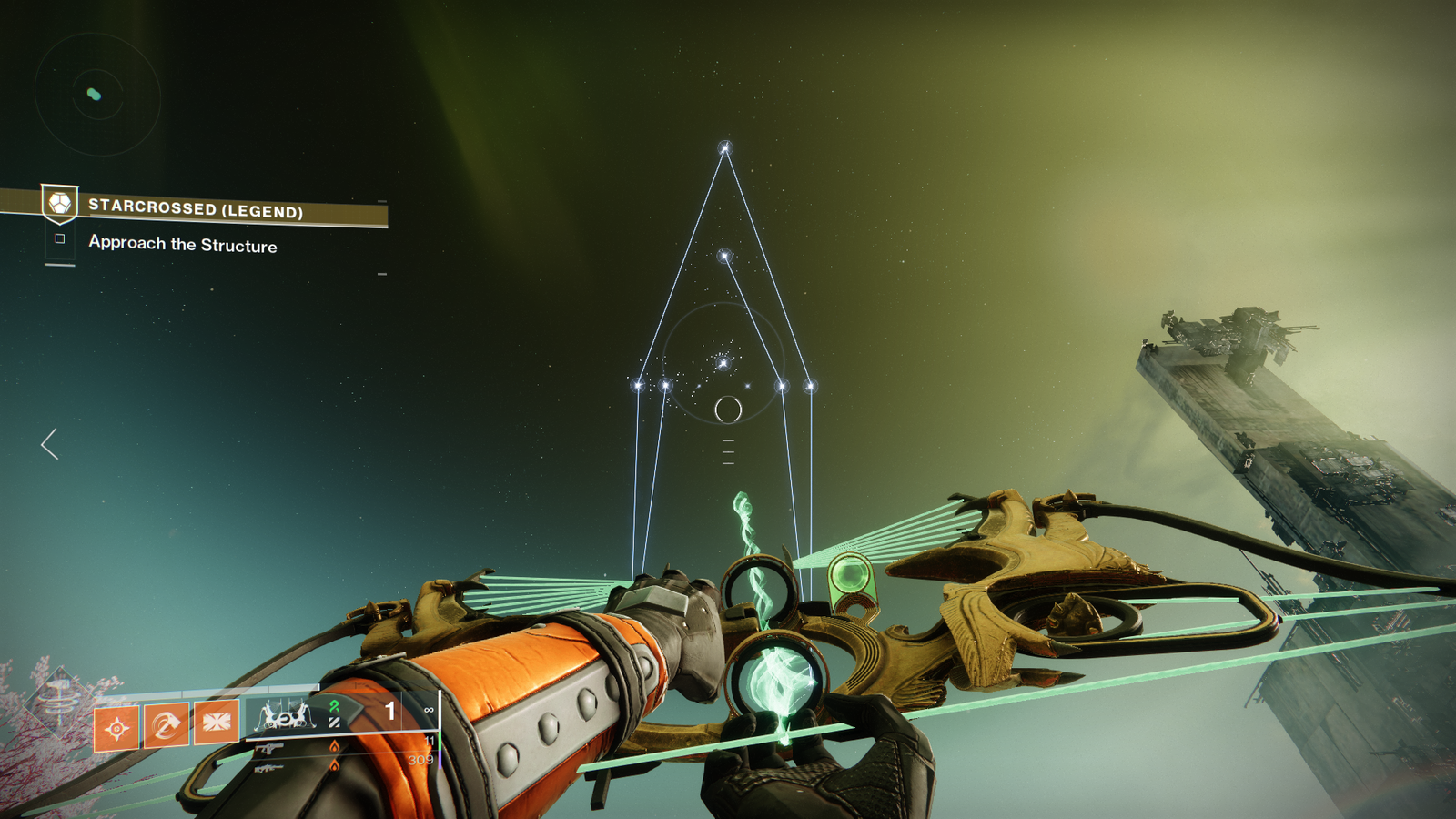
Task: Select the submachine gun weapon icon
Action: (x=271, y=748)
